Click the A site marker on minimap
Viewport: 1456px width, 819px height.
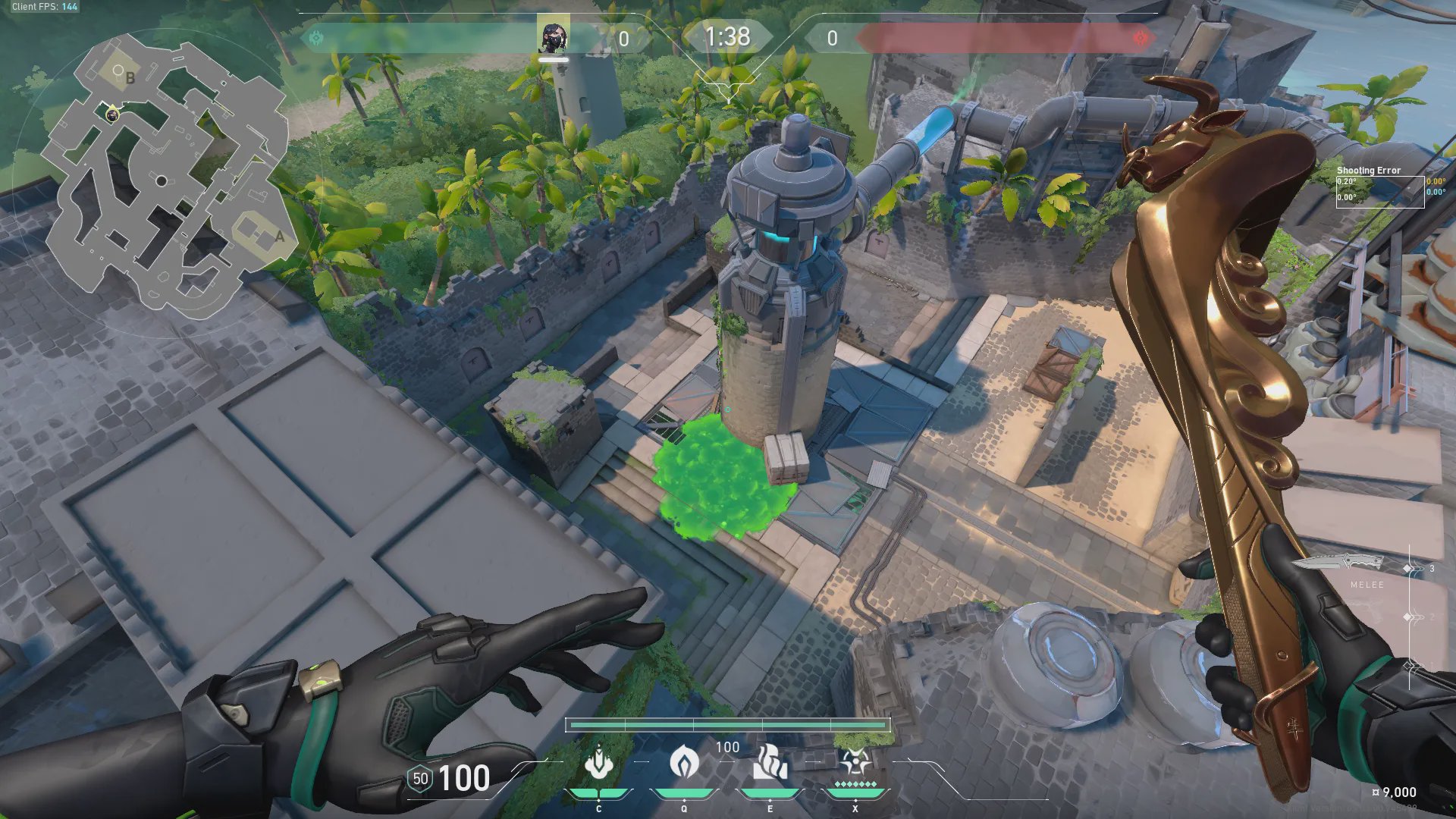click(280, 237)
